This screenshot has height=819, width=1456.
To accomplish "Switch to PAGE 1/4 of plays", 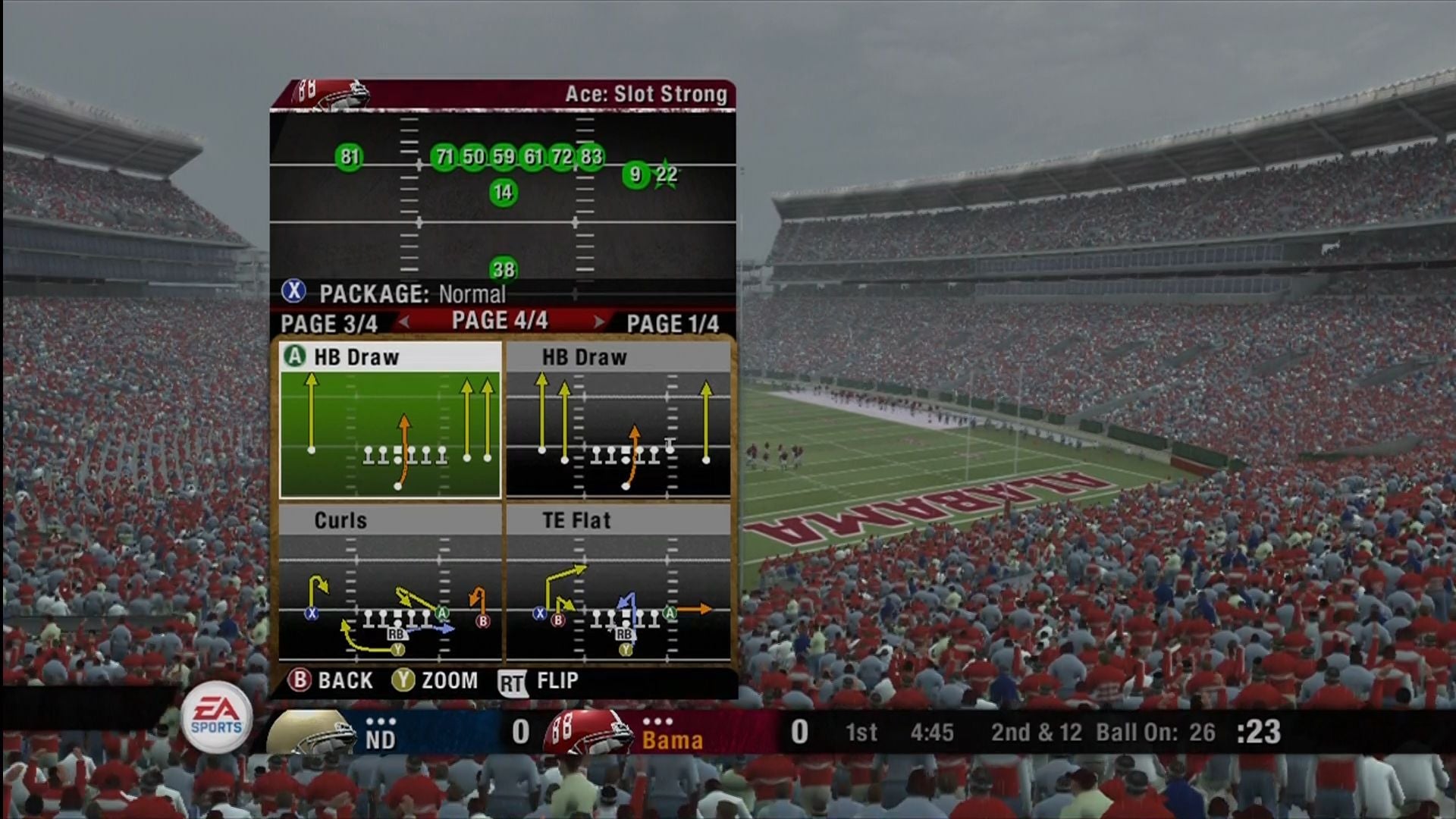I will tap(672, 324).
